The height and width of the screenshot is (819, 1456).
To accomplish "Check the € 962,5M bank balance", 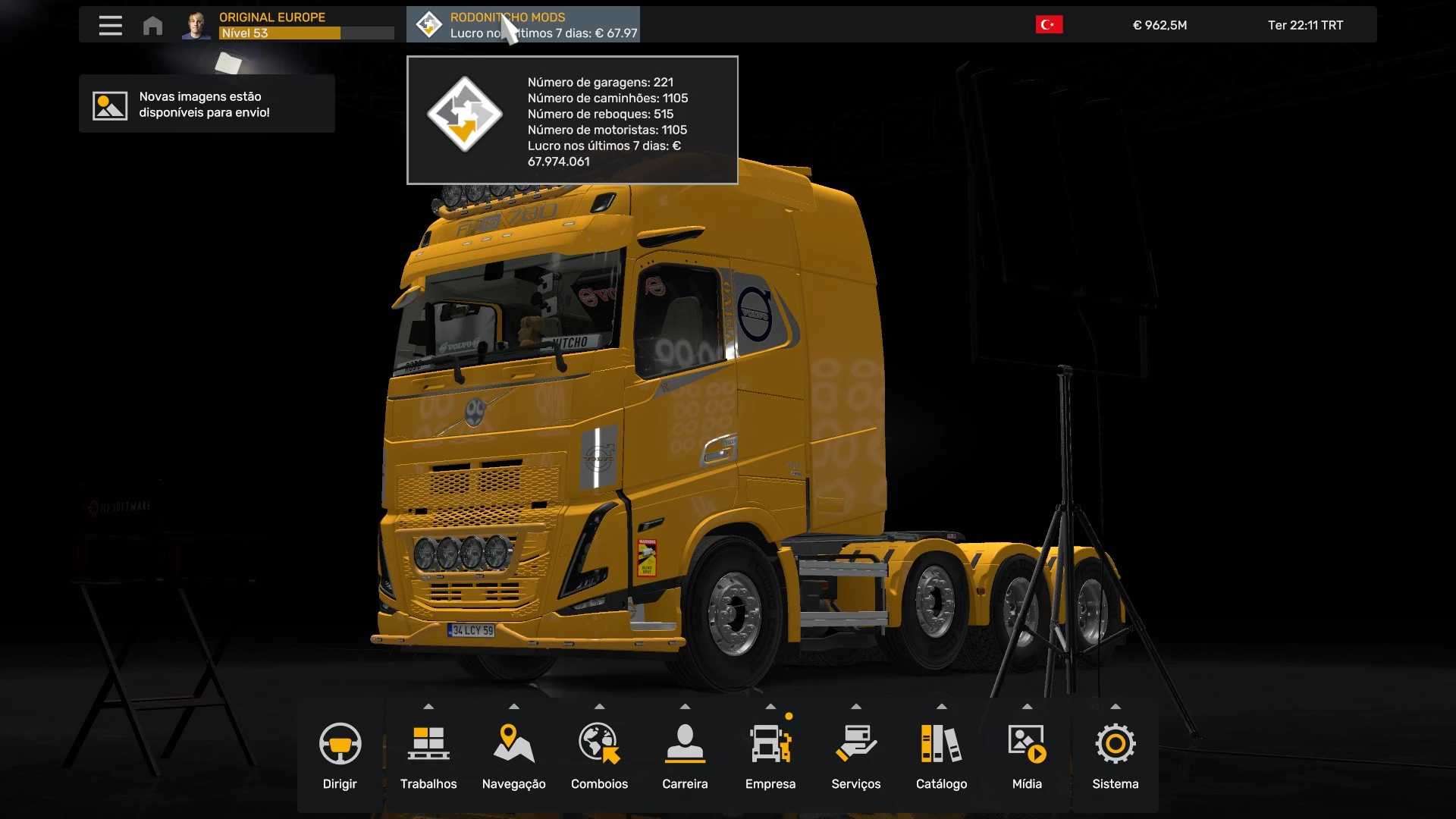I will click(1159, 25).
